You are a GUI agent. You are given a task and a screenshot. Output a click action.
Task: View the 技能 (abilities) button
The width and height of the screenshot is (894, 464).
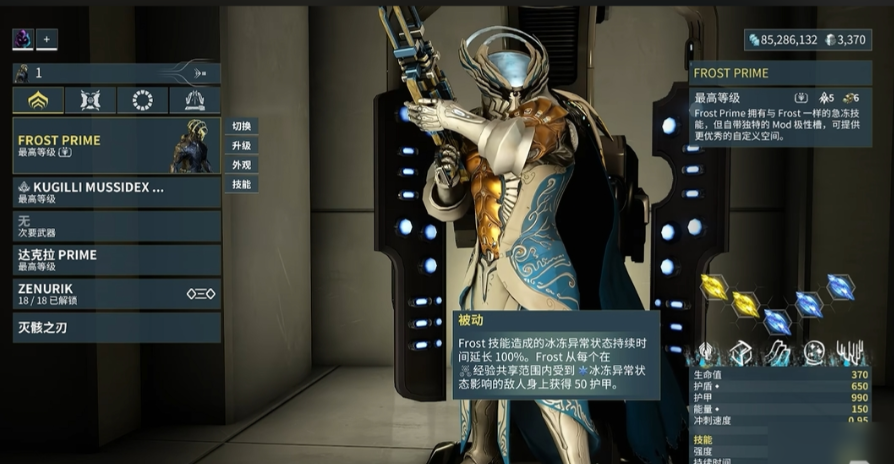pyautogui.click(x=241, y=184)
